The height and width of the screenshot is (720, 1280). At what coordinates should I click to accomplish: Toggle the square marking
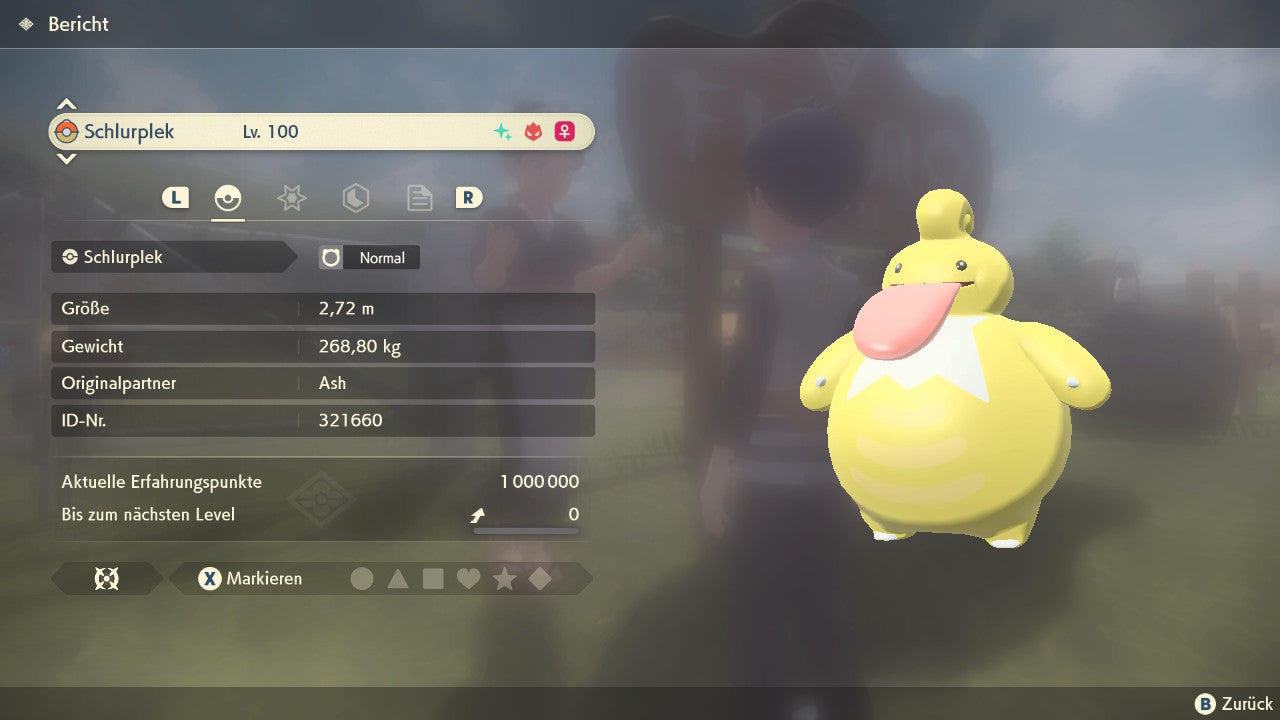(433, 578)
